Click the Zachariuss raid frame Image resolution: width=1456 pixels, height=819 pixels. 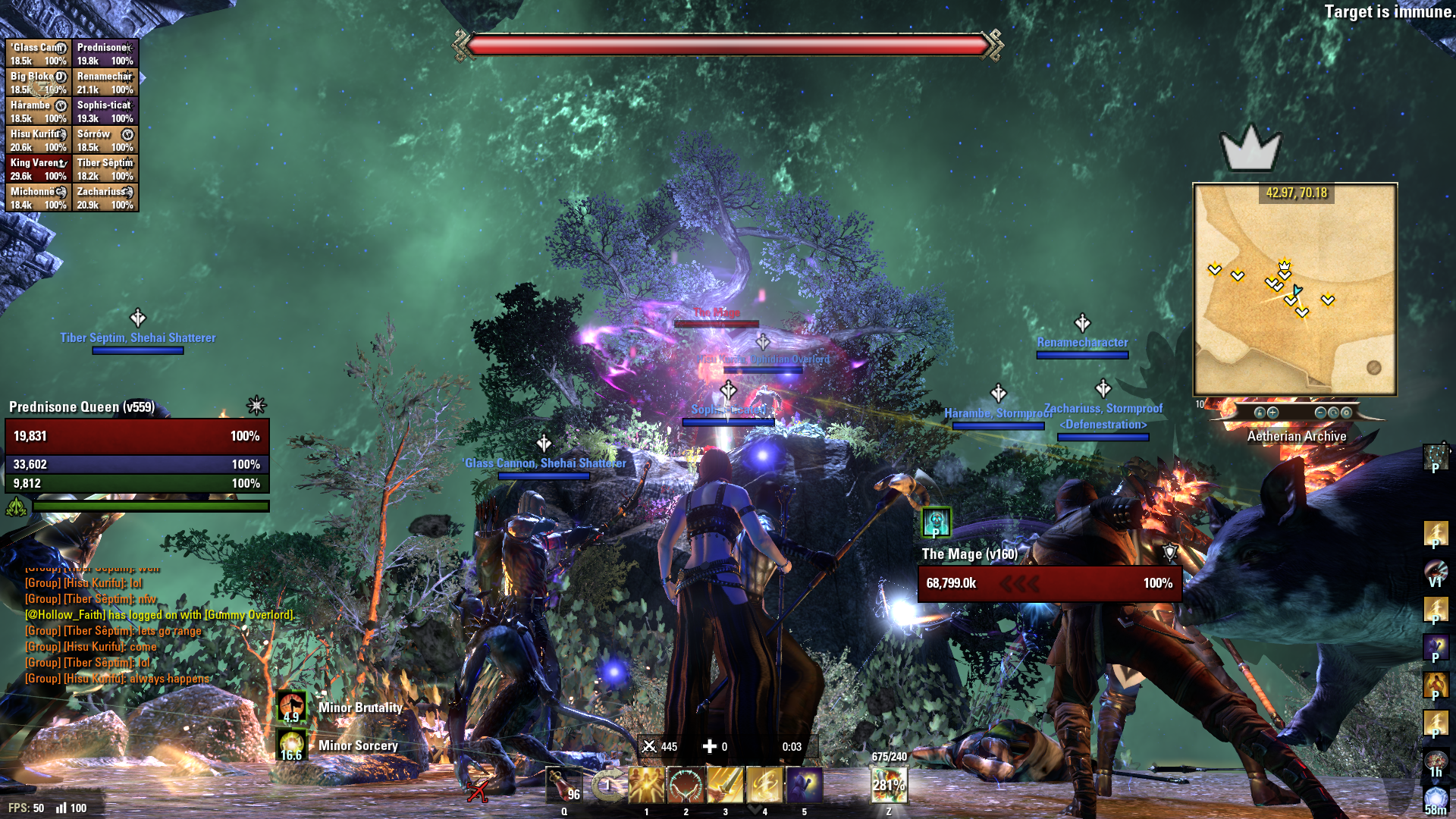tap(105, 198)
